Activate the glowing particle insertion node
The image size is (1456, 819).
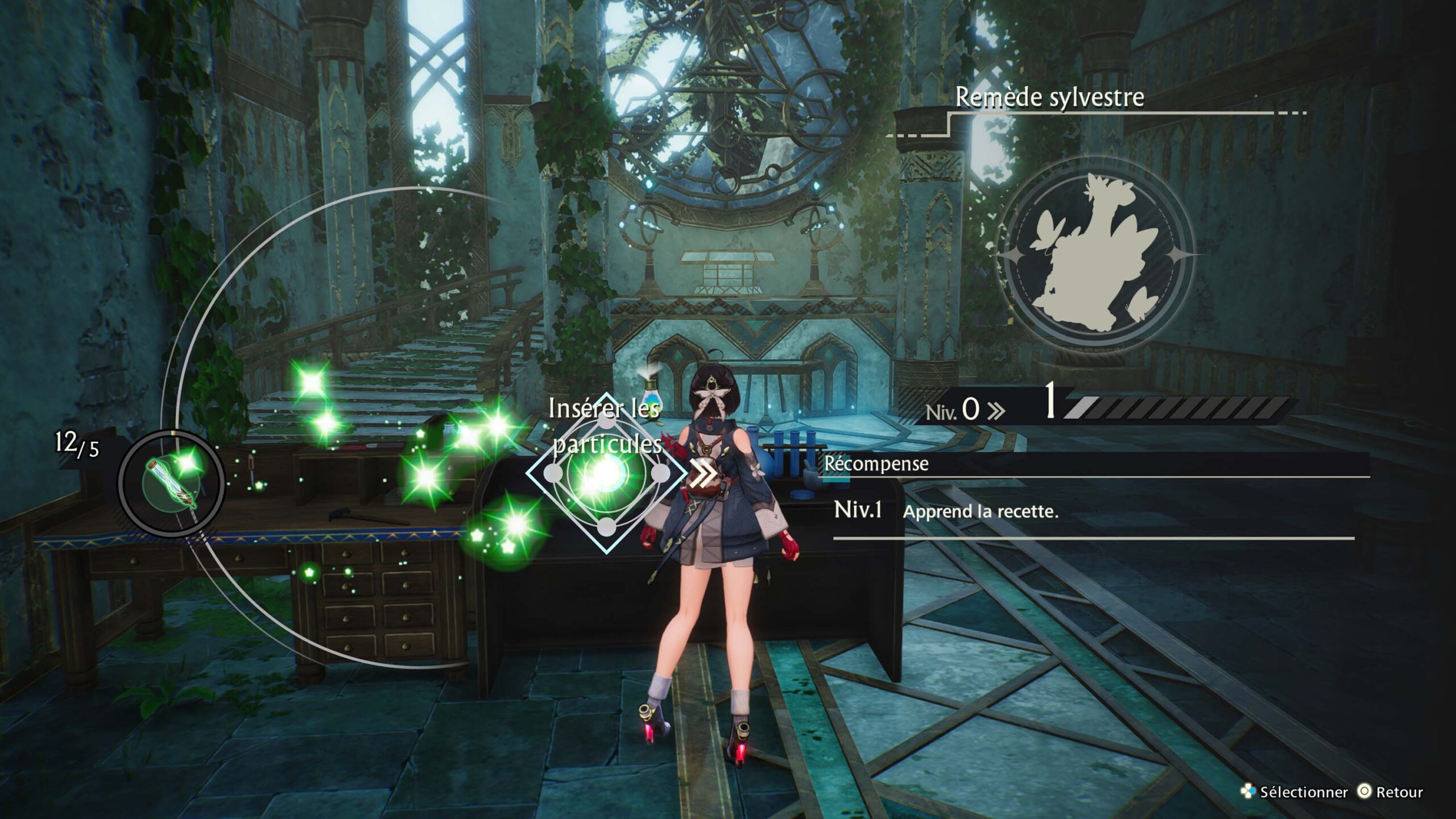[606, 472]
